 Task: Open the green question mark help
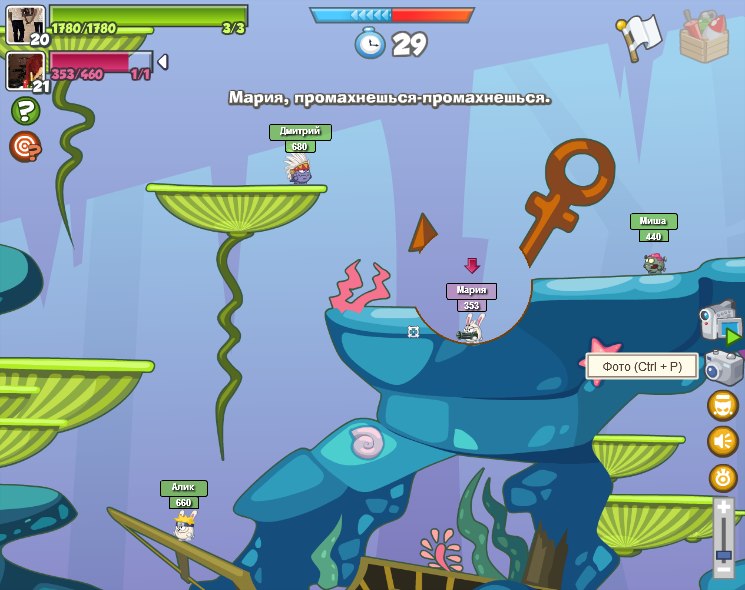click(25, 111)
